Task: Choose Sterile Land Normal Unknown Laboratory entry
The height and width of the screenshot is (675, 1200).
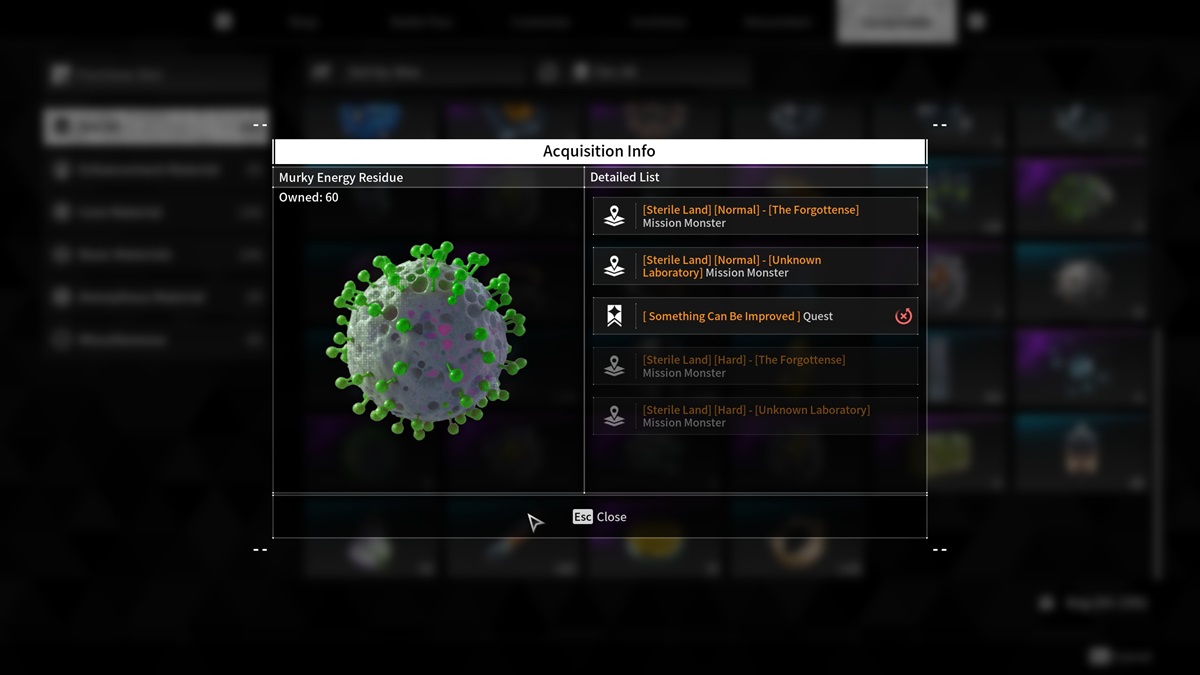Action: click(755, 266)
